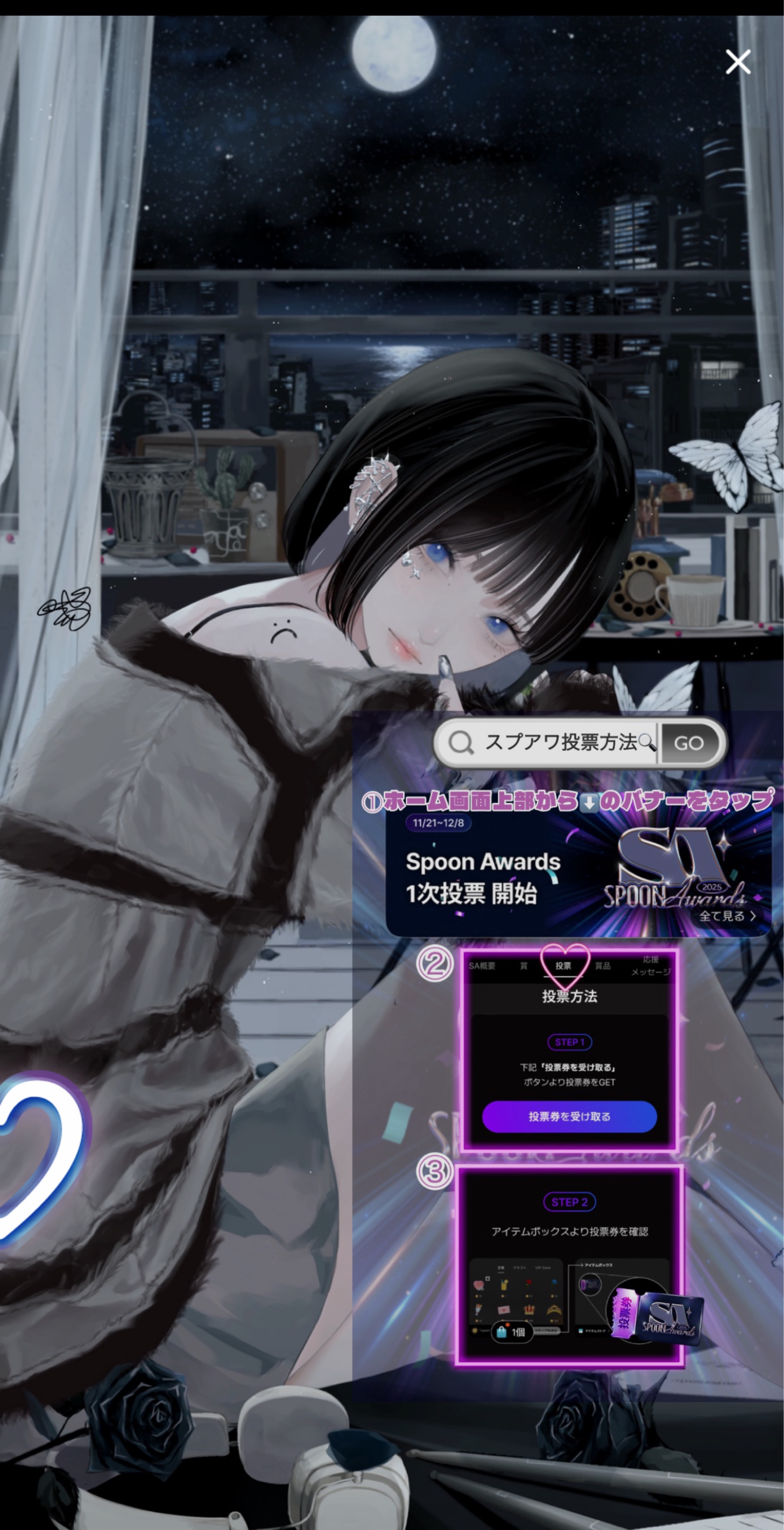
Task: Claim tickets with 投票券を受け取る button
Action: point(569,1117)
